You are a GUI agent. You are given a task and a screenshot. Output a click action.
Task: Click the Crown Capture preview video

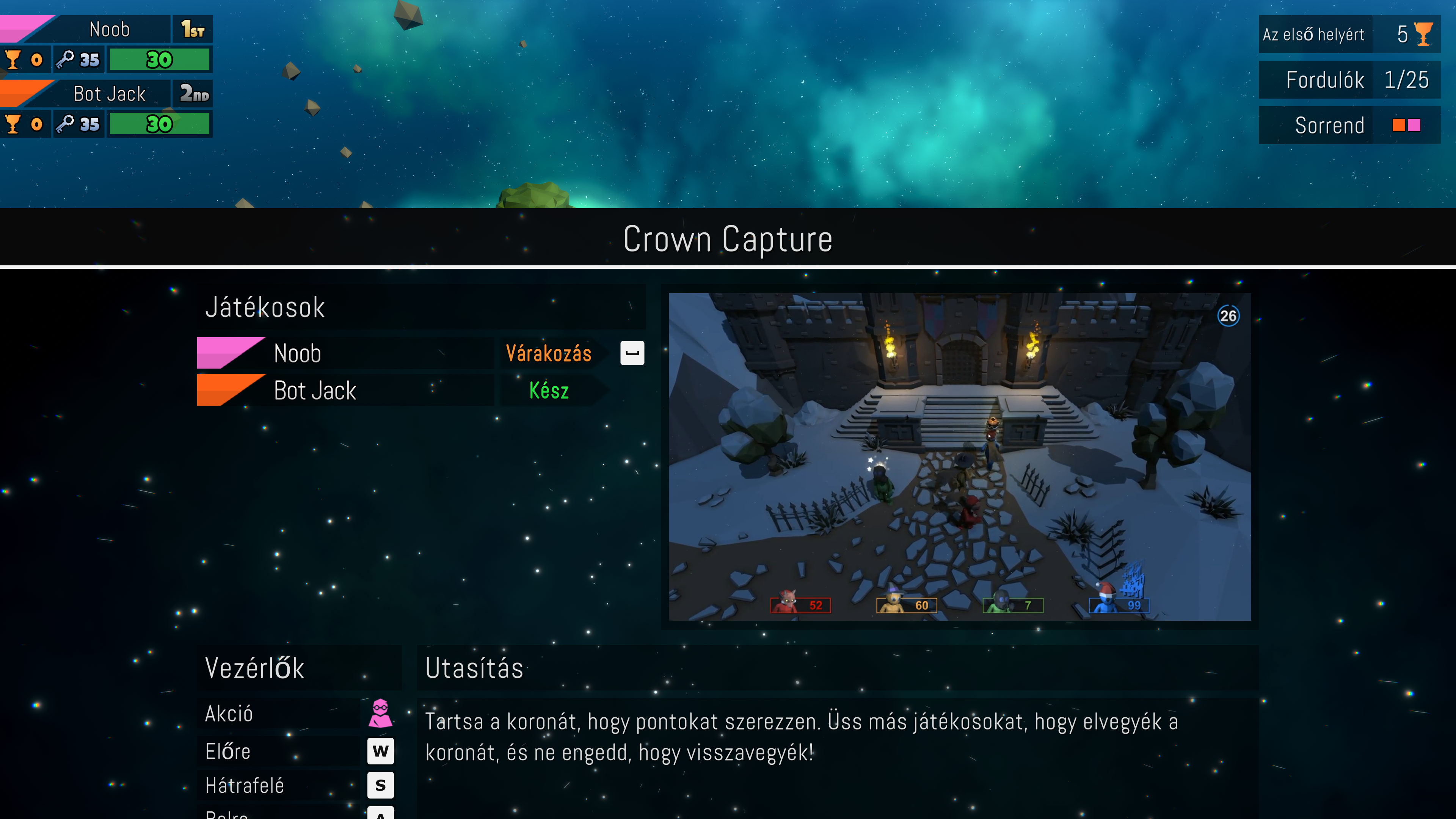pyautogui.click(x=959, y=456)
